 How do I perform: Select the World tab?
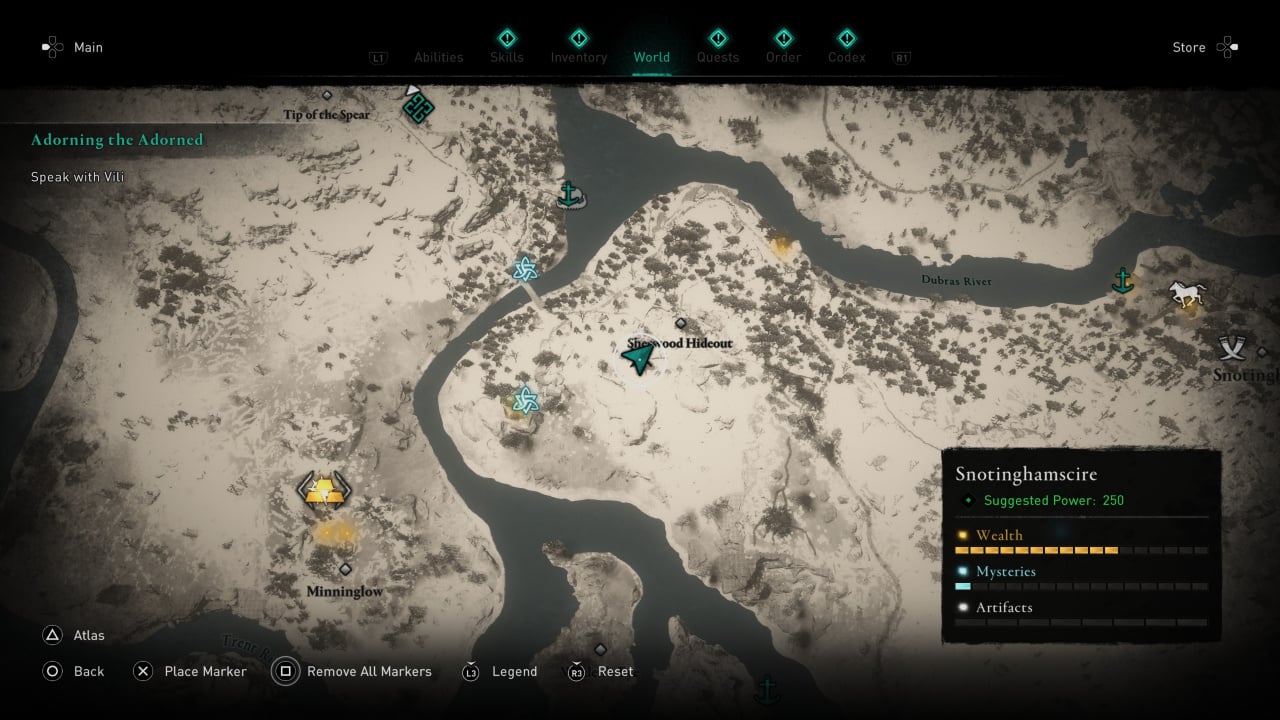(x=652, y=57)
